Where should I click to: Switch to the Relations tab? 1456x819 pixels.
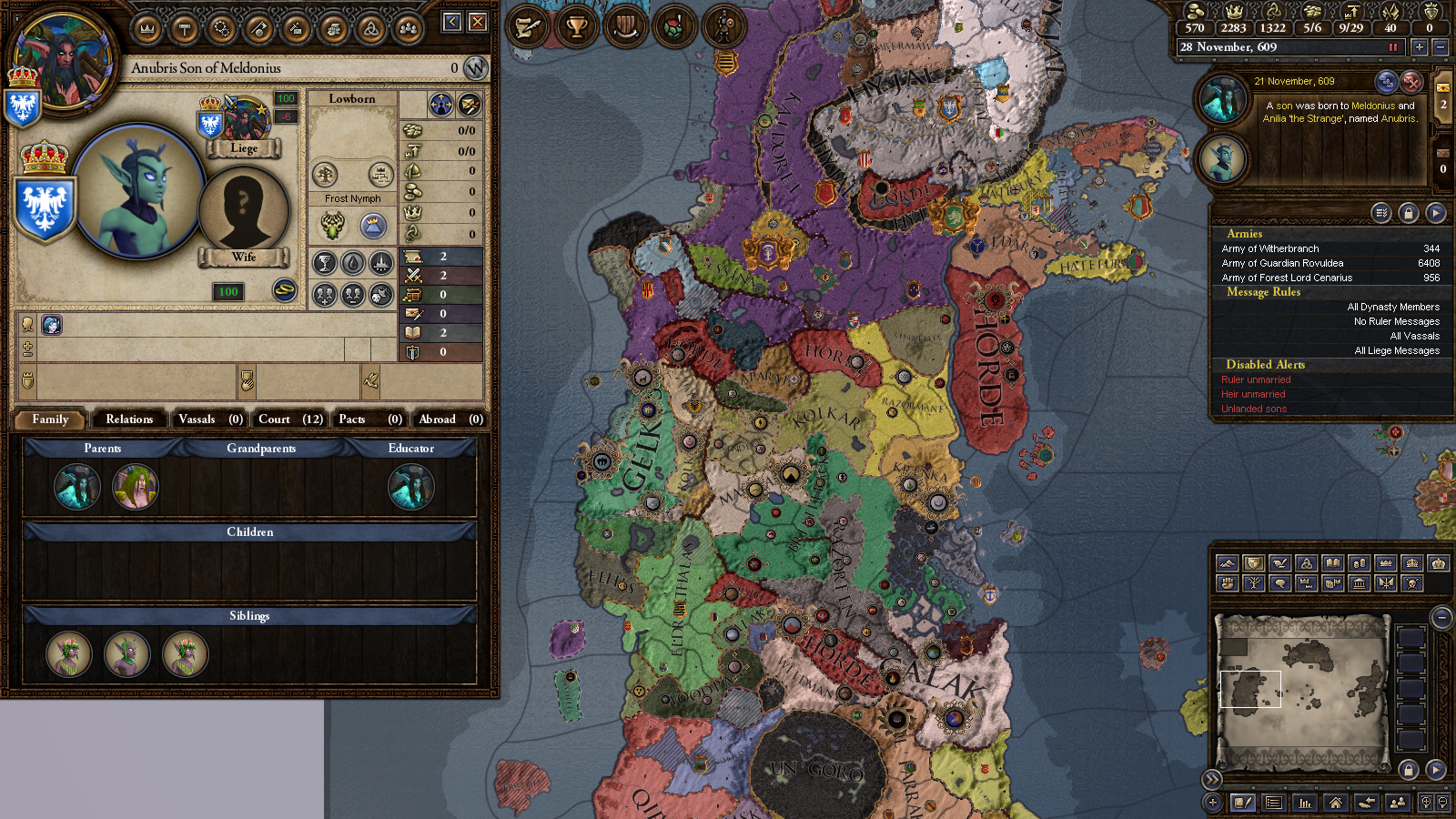129,420
